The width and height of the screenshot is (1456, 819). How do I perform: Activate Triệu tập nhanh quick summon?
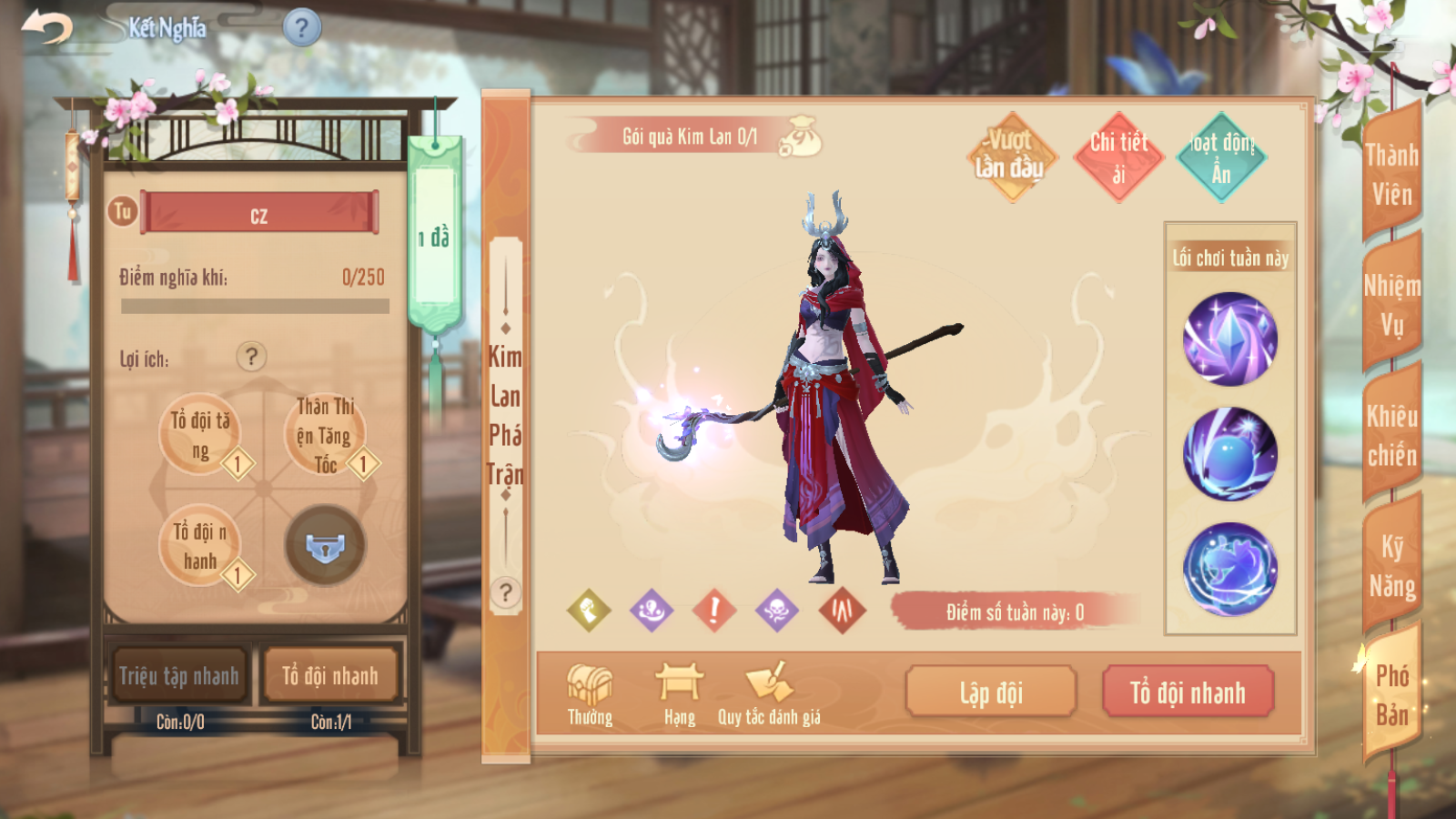tap(179, 676)
